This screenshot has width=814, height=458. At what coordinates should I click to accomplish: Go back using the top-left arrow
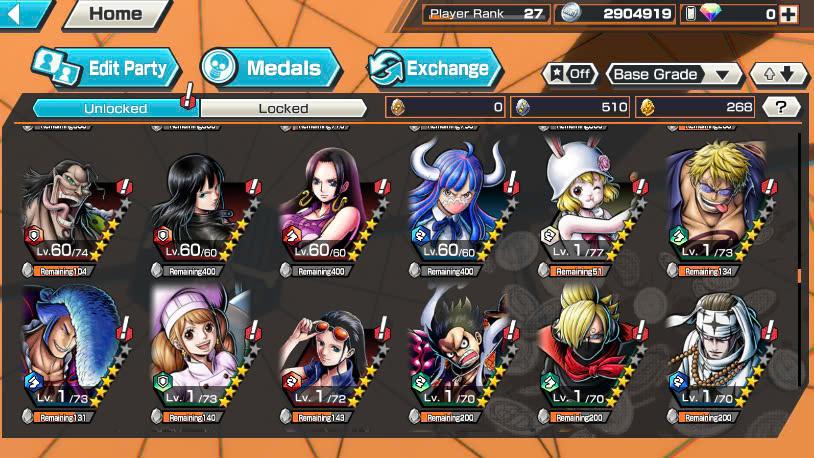(22, 14)
